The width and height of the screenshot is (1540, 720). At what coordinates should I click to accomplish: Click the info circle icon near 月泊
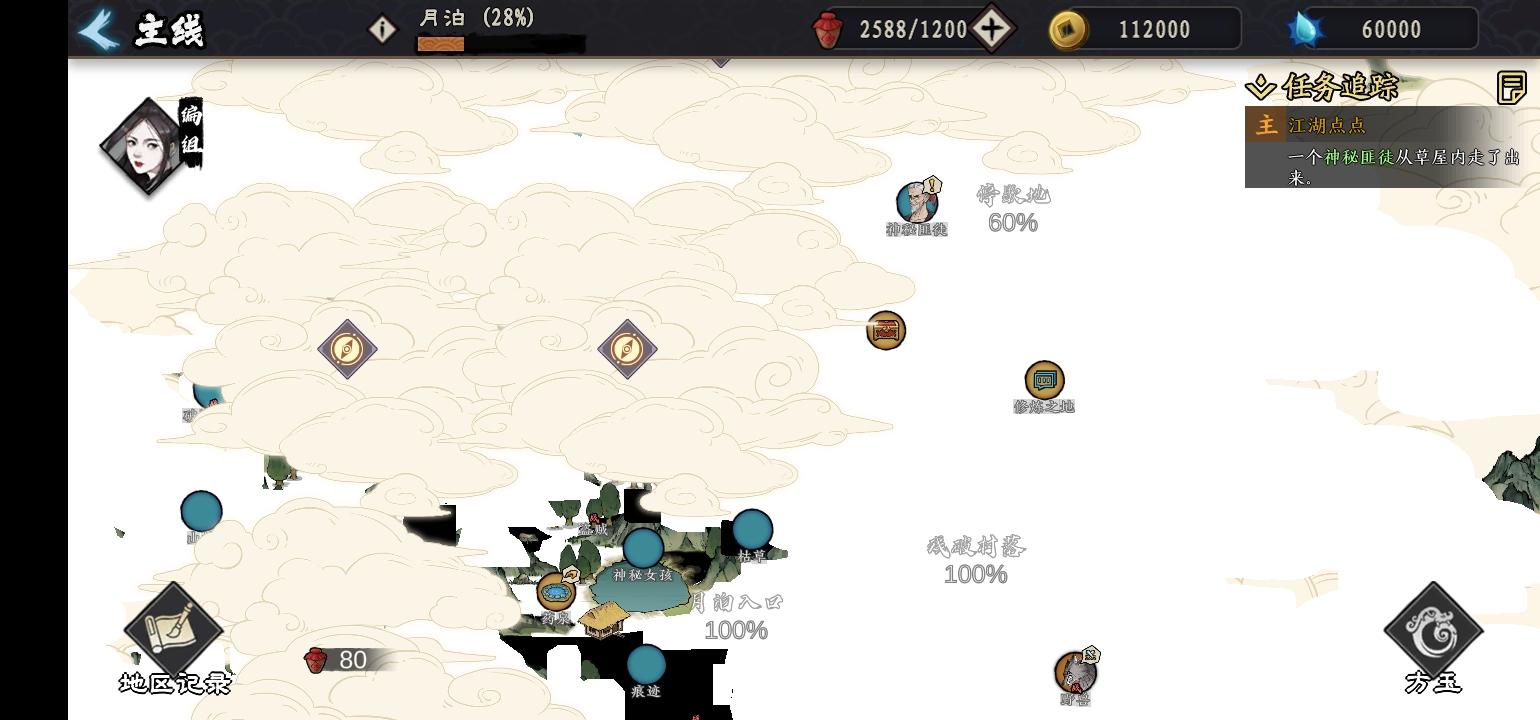point(383,29)
